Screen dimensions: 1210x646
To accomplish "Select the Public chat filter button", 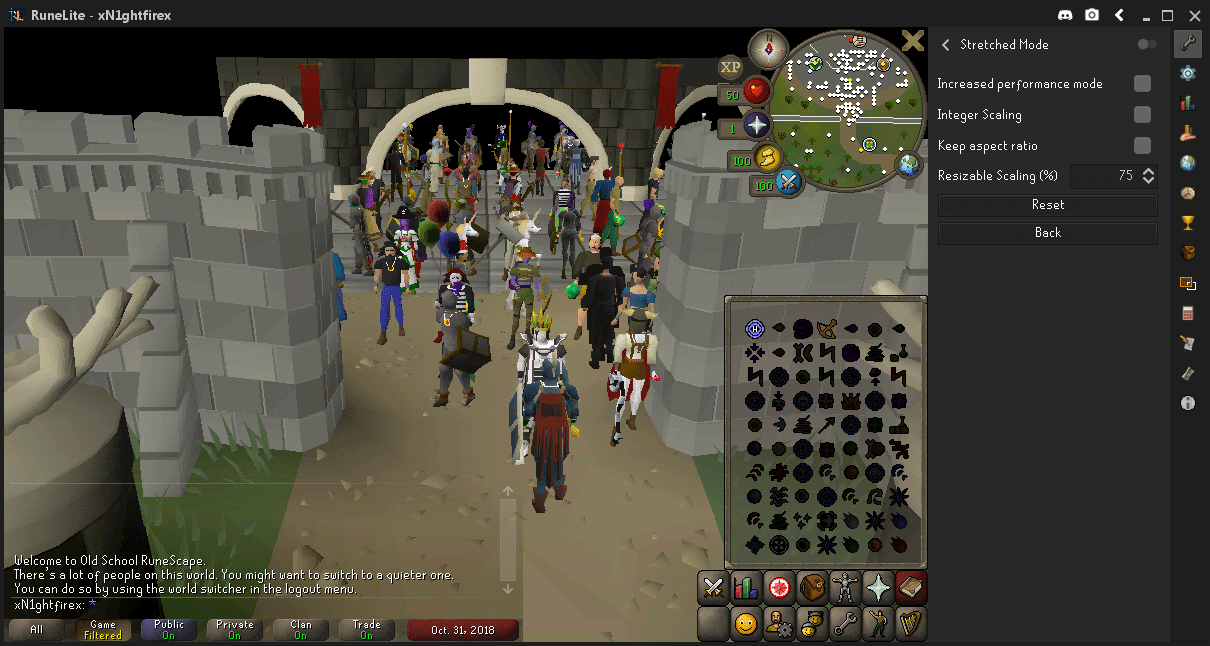I will click(170, 629).
